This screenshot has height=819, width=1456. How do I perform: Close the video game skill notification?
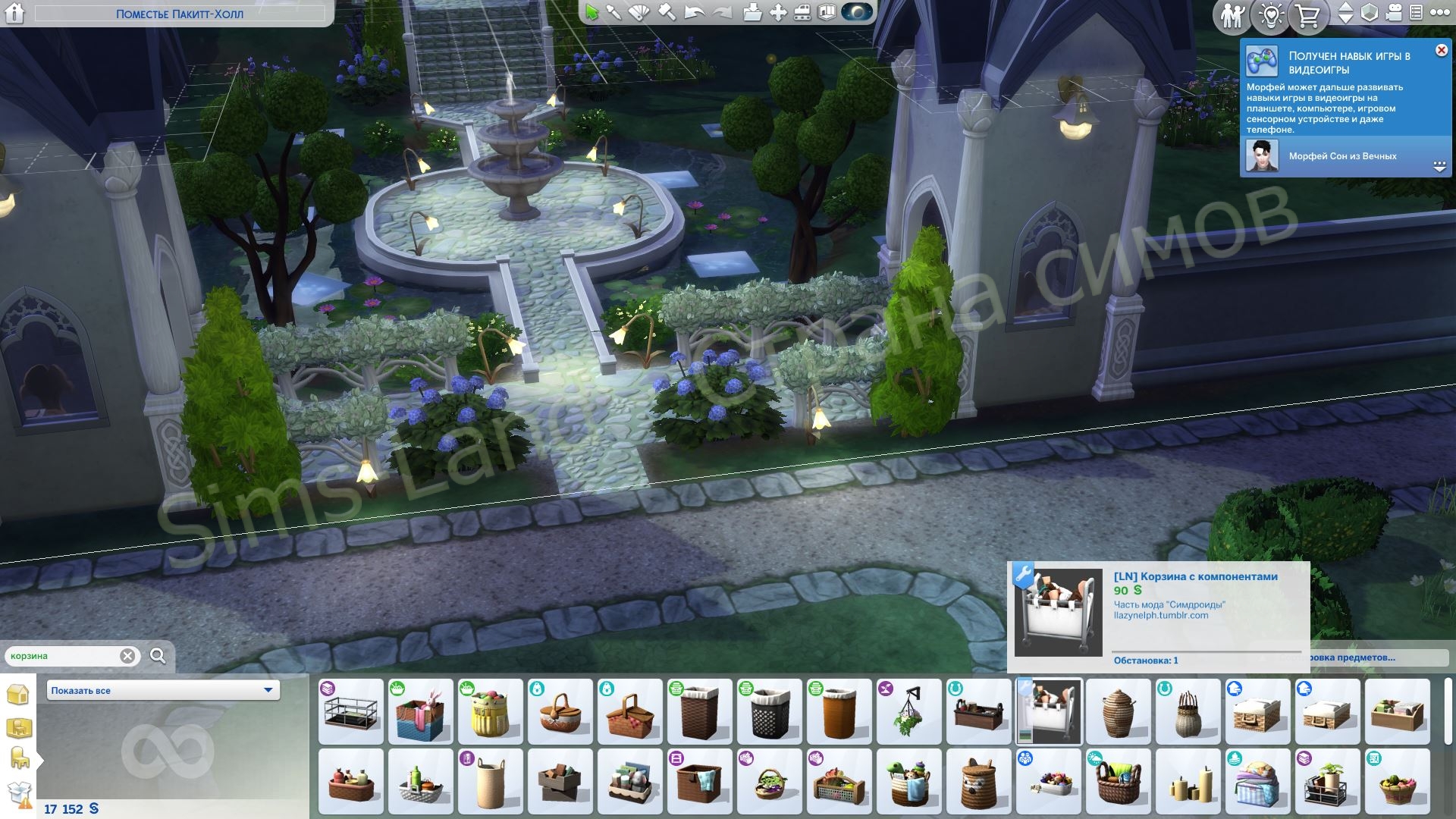coord(1441,51)
